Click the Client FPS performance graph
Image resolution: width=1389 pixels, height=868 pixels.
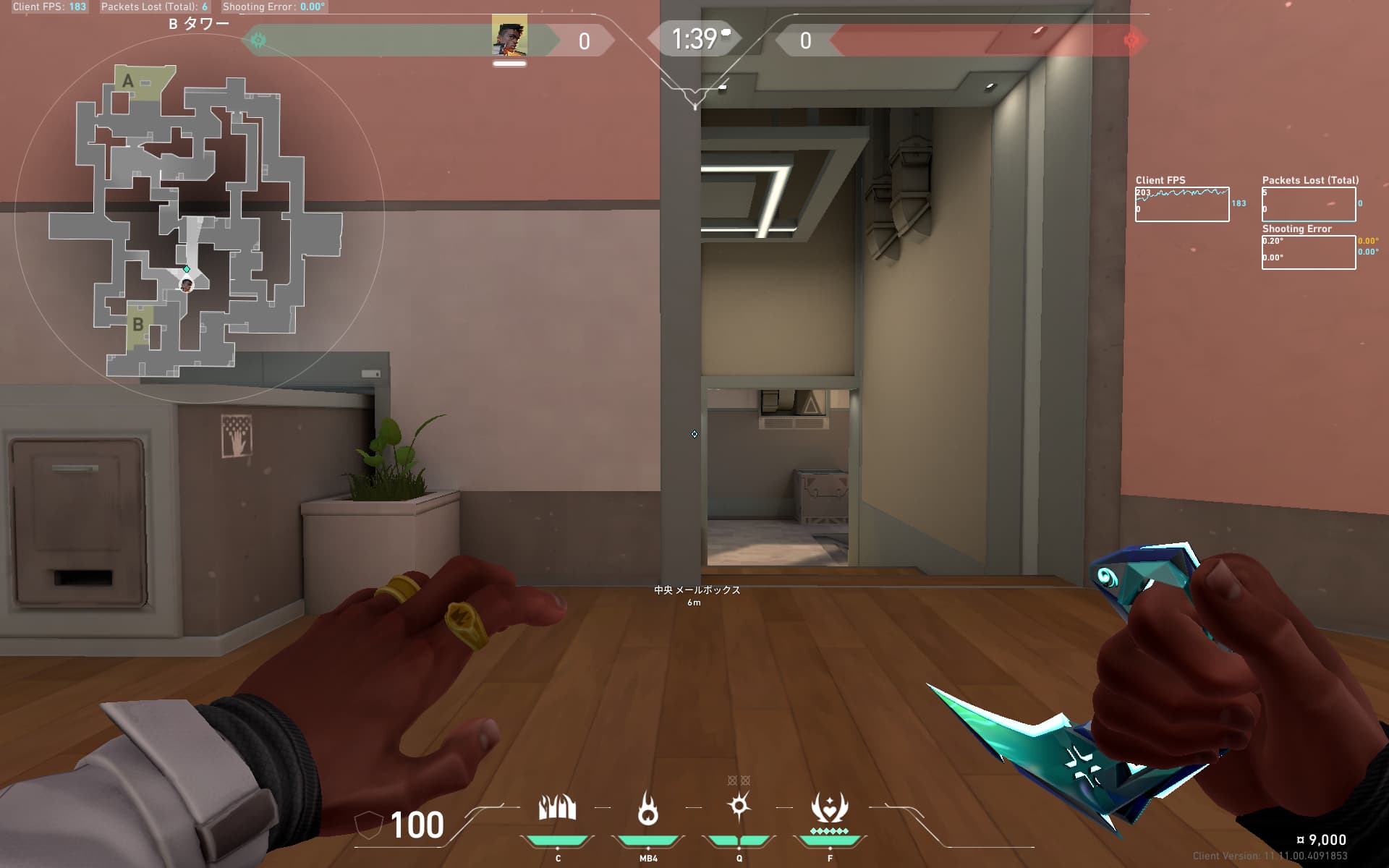[x=1181, y=205]
